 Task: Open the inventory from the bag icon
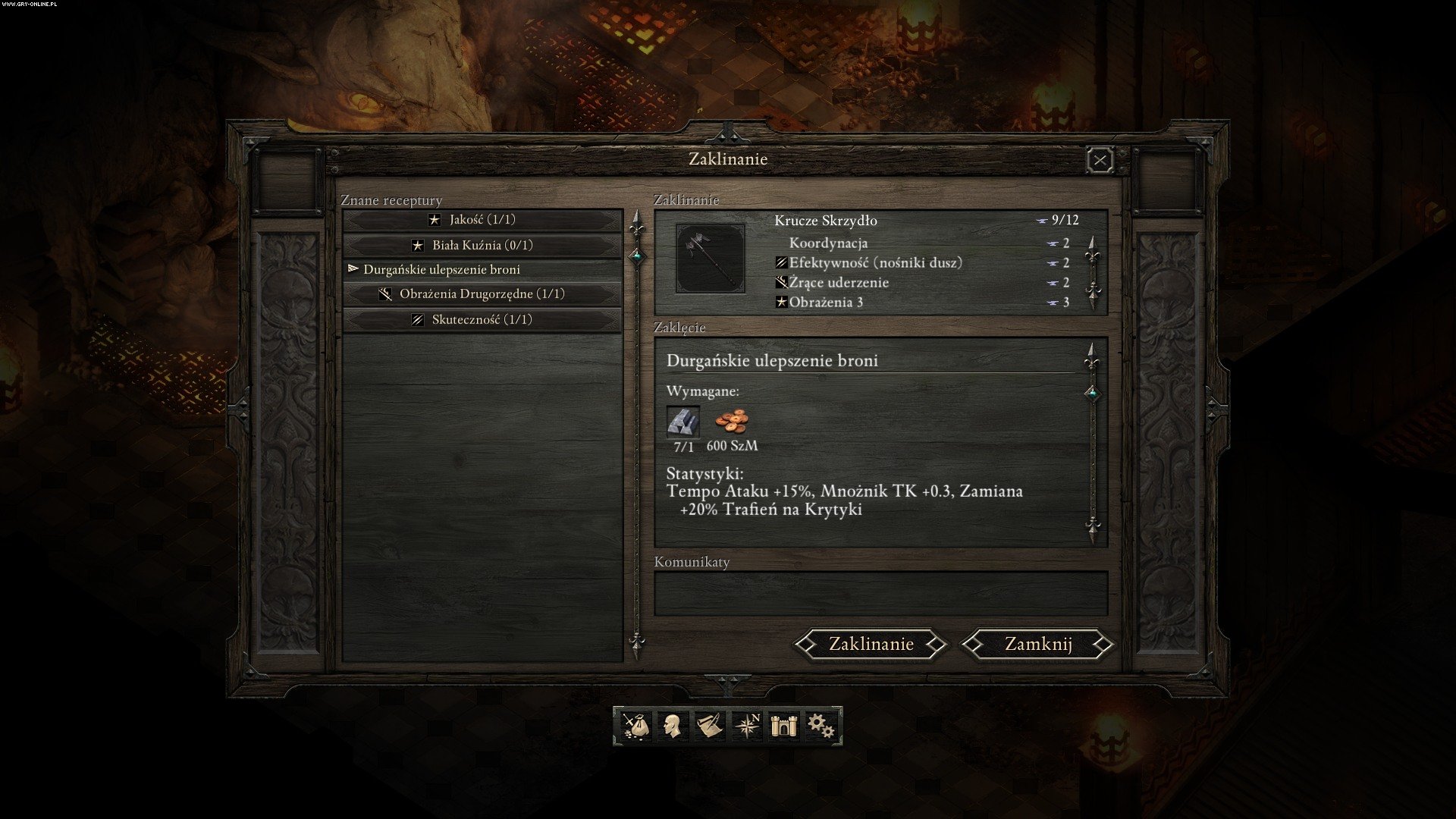[635, 726]
